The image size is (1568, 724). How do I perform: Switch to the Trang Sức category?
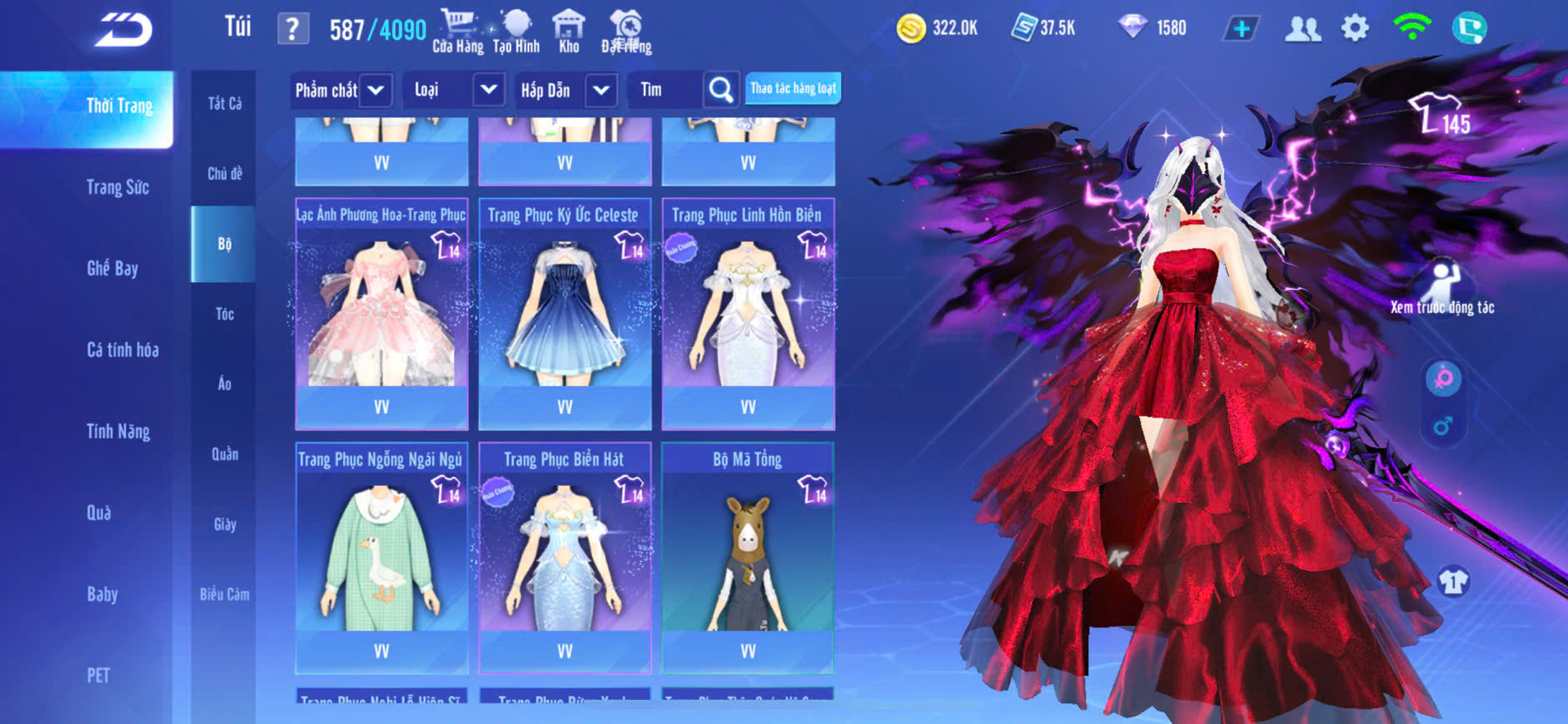point(117,187)
